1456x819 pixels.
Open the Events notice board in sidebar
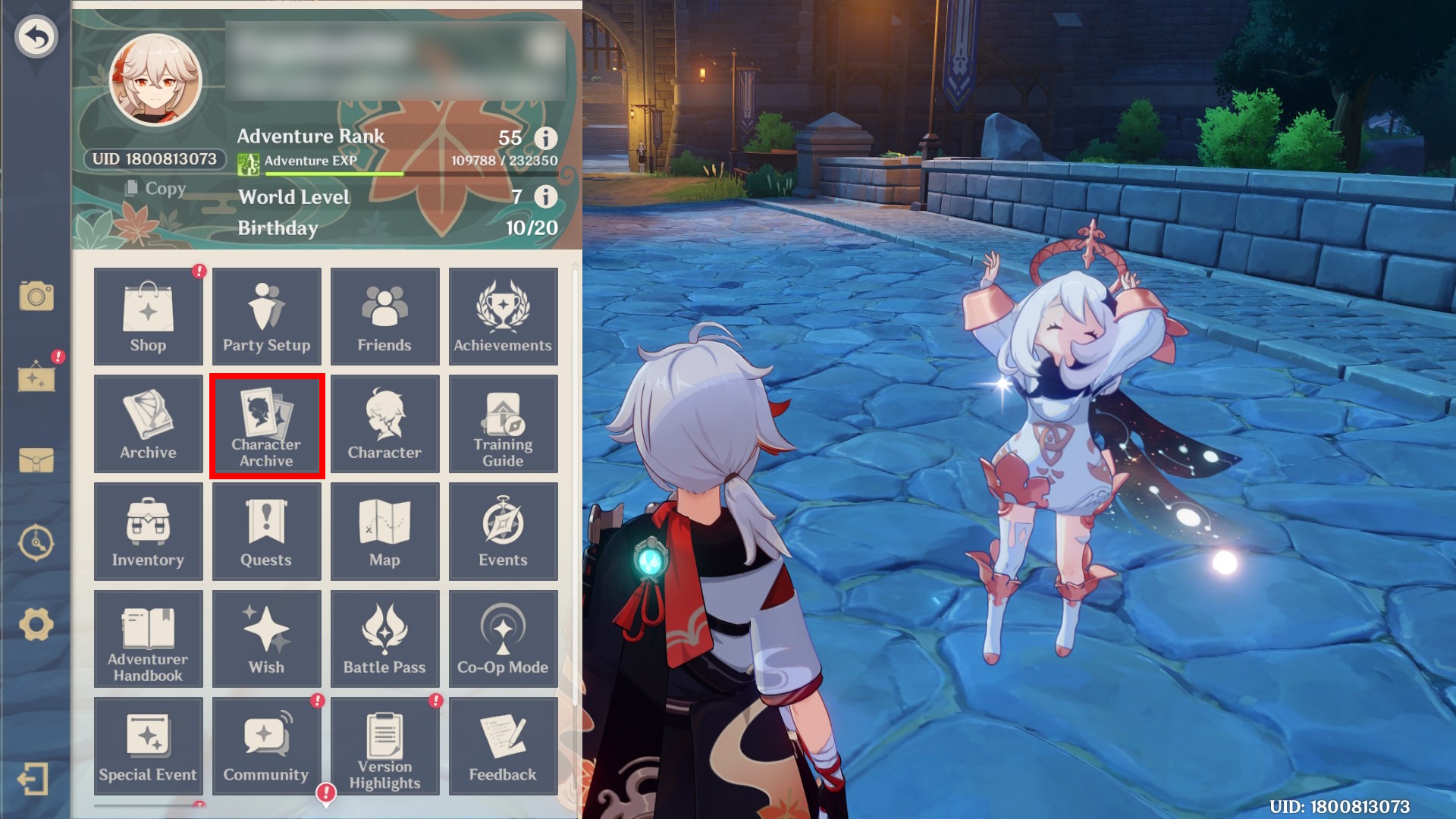tap(36, 379)
